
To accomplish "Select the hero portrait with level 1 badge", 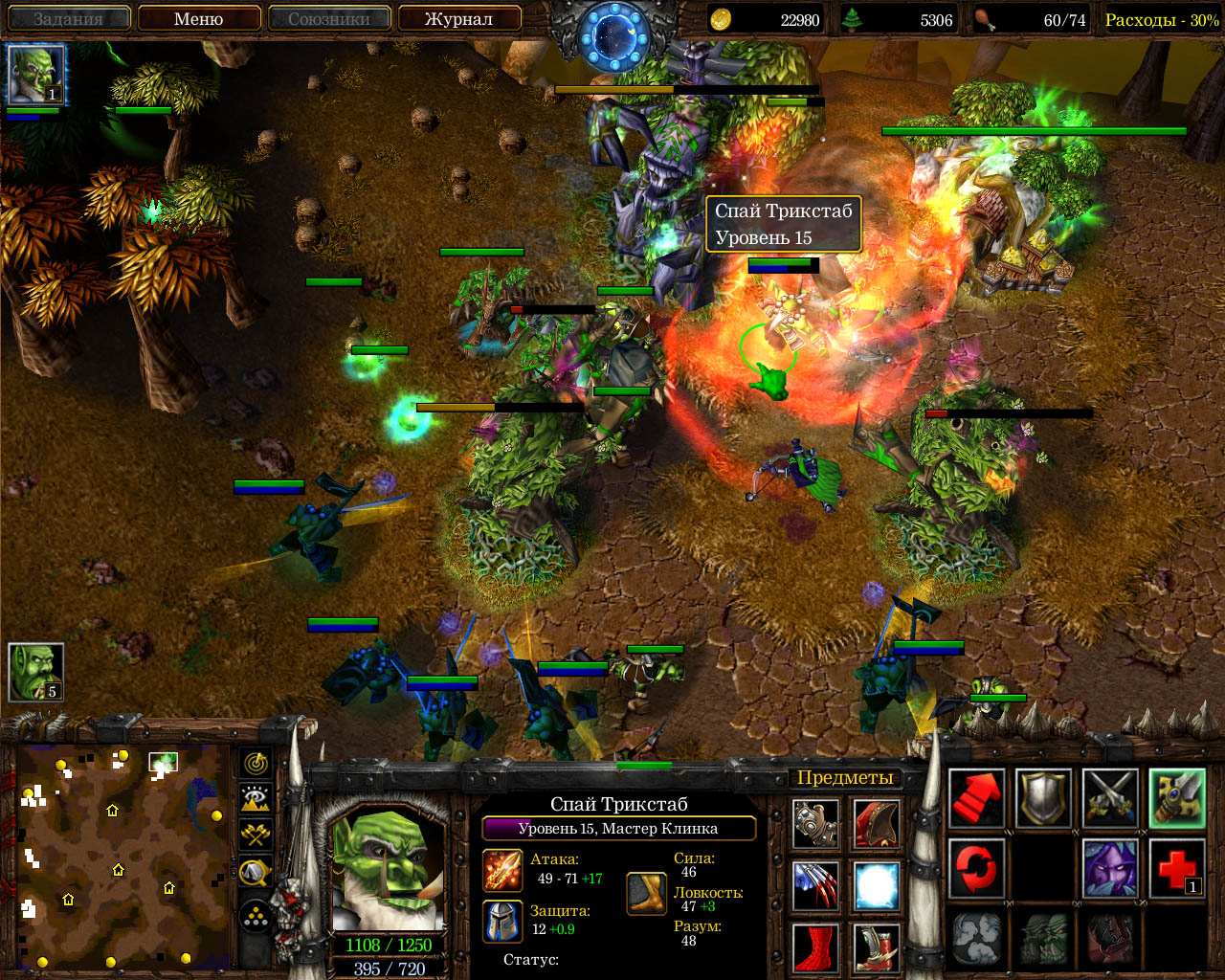I will [36, 75].
